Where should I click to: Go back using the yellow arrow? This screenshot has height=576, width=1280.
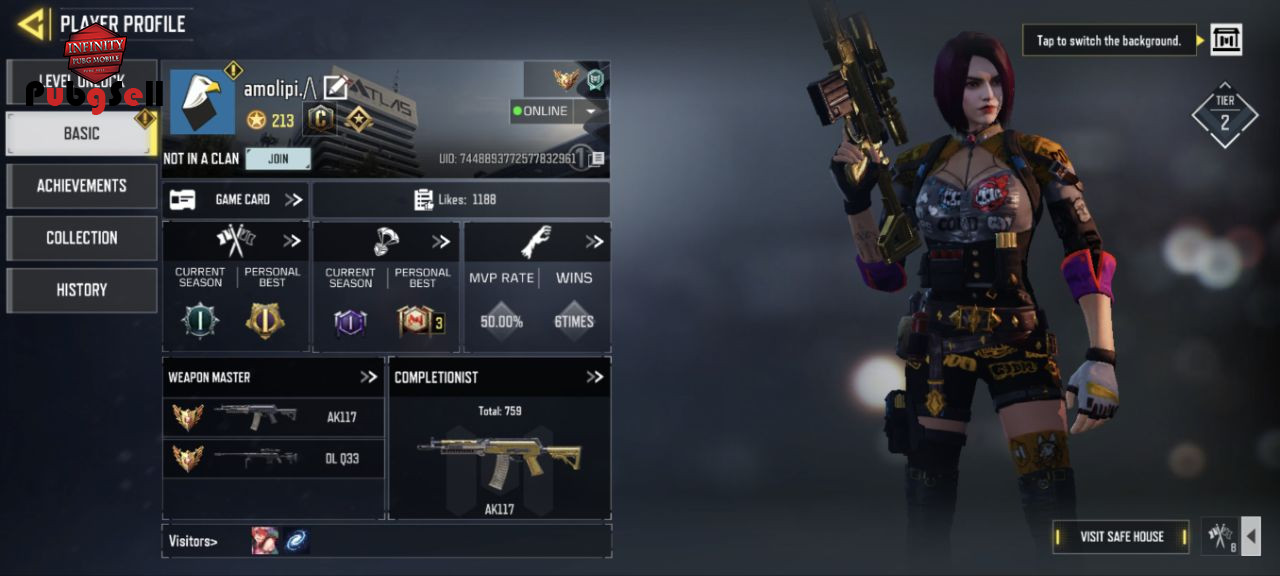point(32,23)
